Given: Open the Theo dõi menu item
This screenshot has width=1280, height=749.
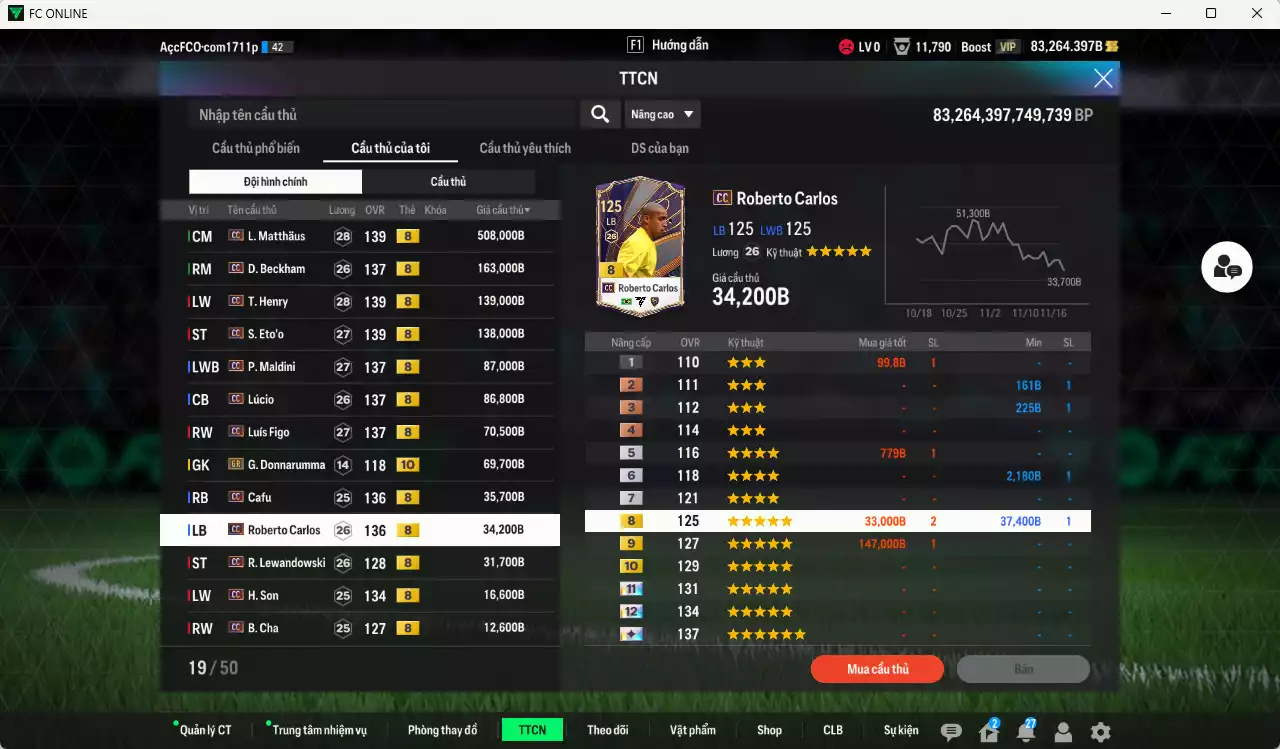Looking at the screenshot, I should [608, 730].
